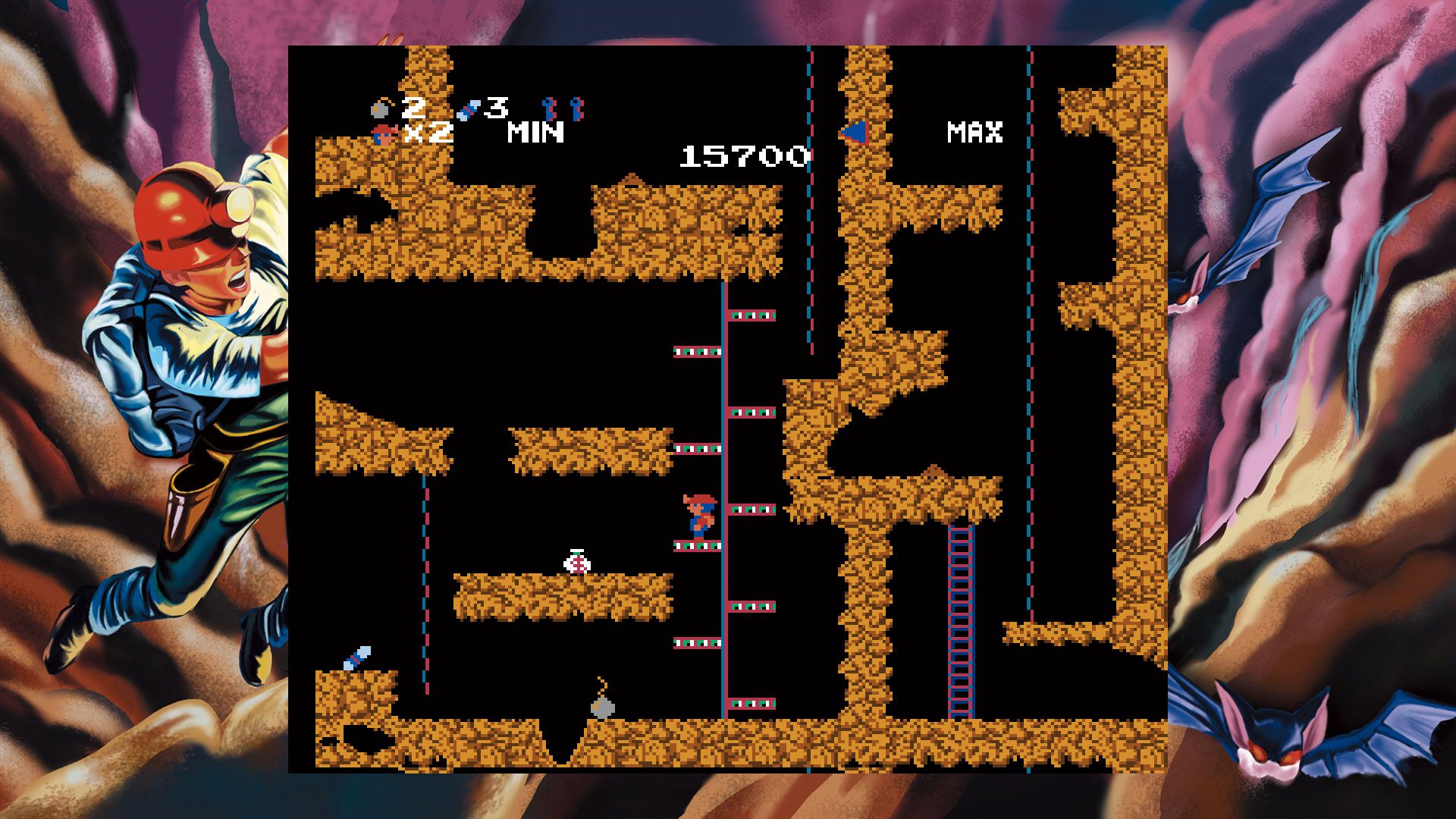Click the pink-accented second key icon
This screenshot has height=819, width=1456.
578,110
